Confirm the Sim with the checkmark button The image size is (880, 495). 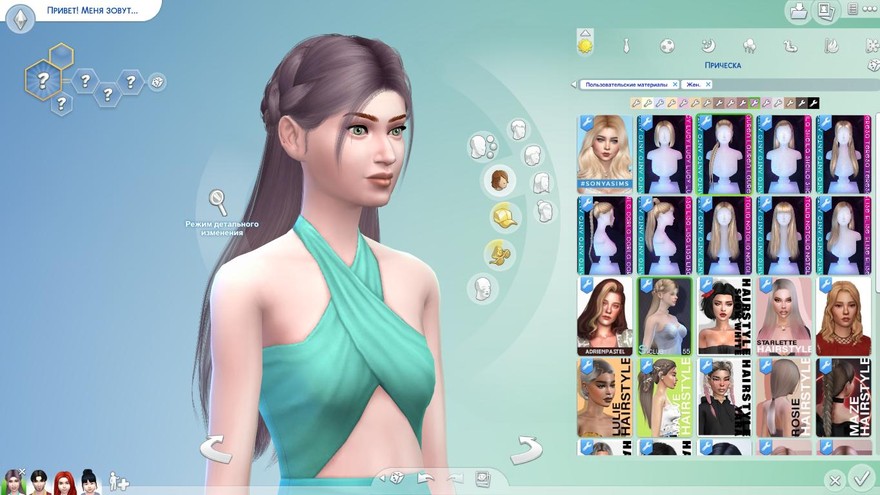[860, 478]
